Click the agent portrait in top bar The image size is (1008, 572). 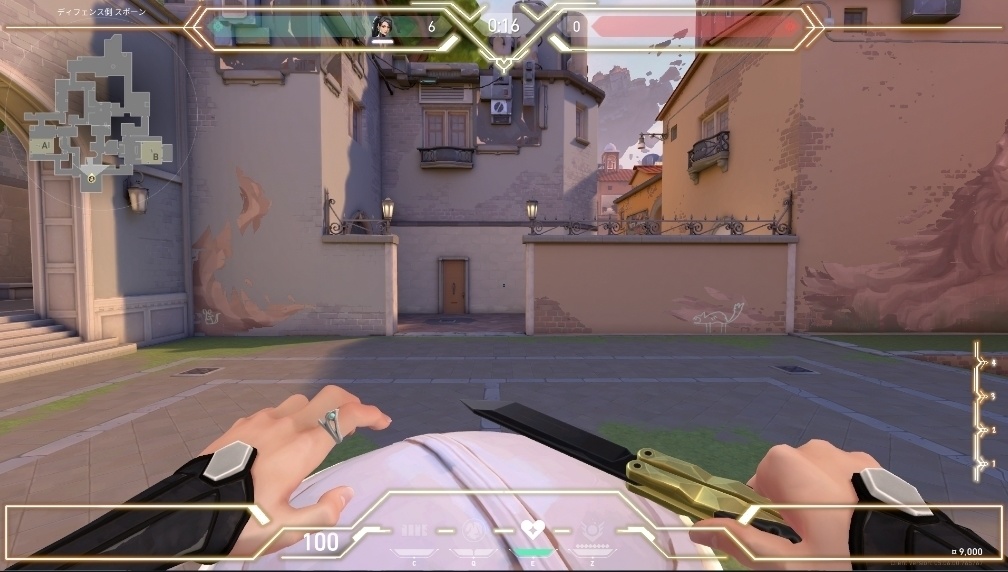[381, 27]
